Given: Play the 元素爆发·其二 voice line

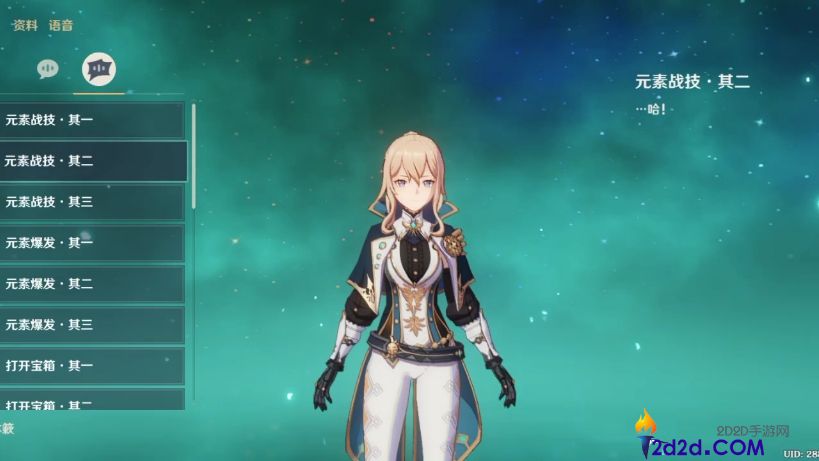Looking at the screenshot, I should tap(92, 284).
